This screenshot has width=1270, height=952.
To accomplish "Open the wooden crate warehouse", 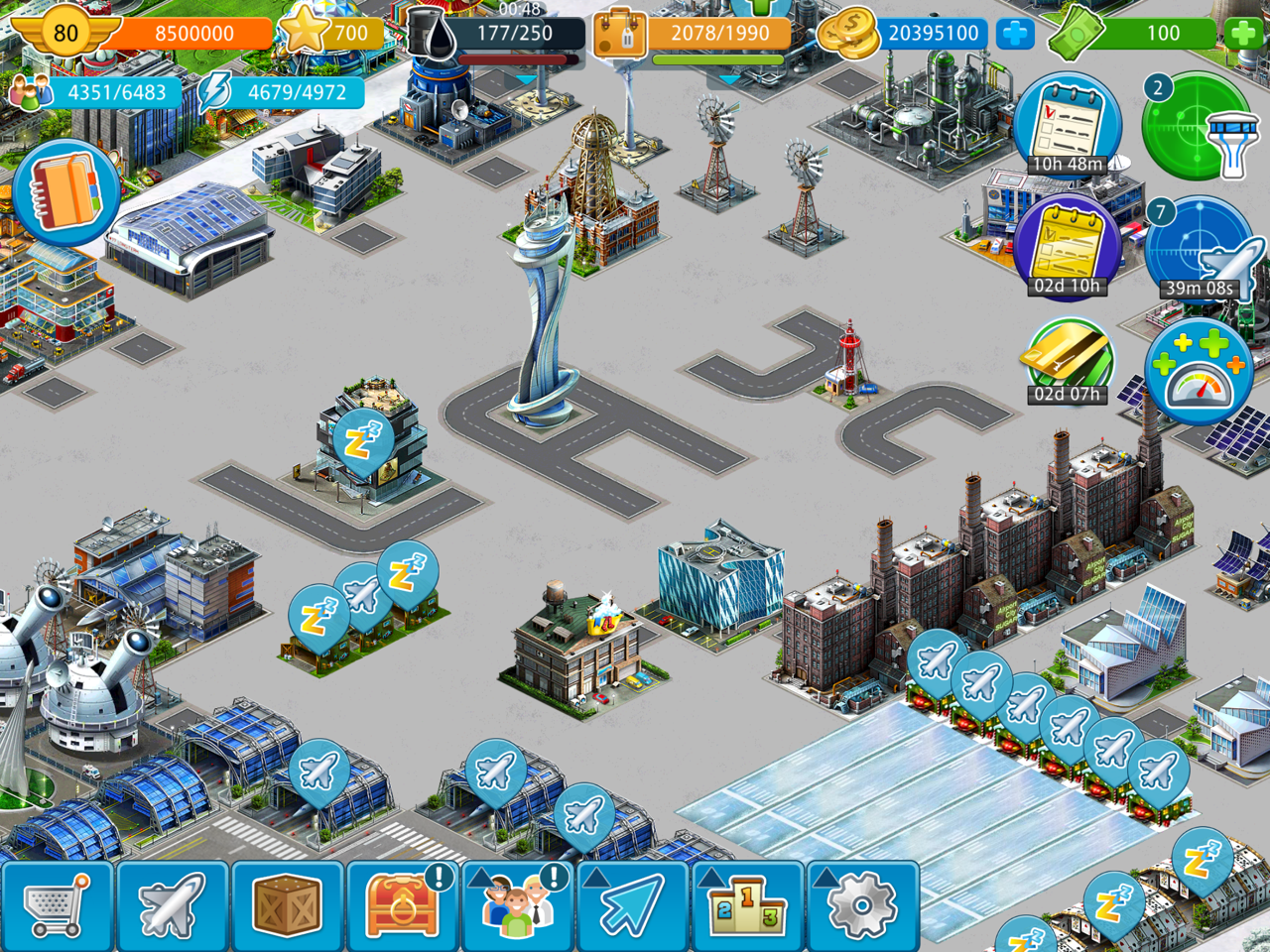I will (x=287, y=906).
